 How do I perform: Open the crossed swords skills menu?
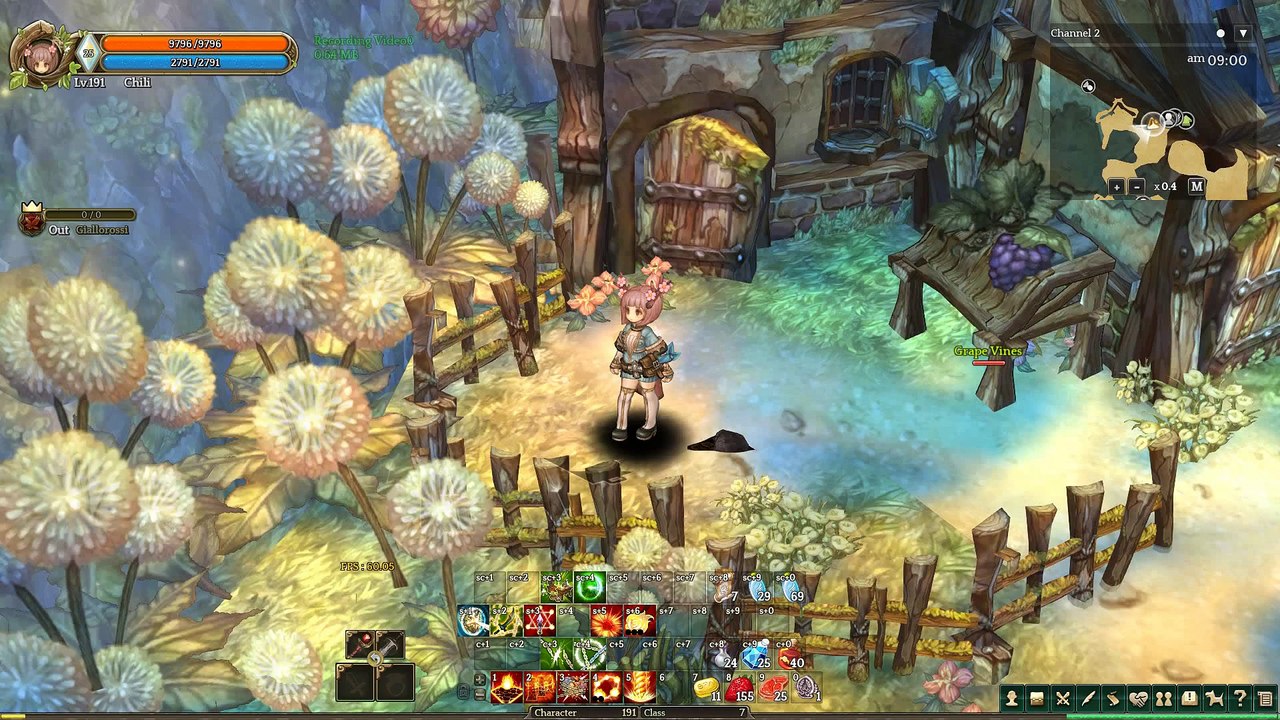pyautogui.click(x=1063, y=698)
